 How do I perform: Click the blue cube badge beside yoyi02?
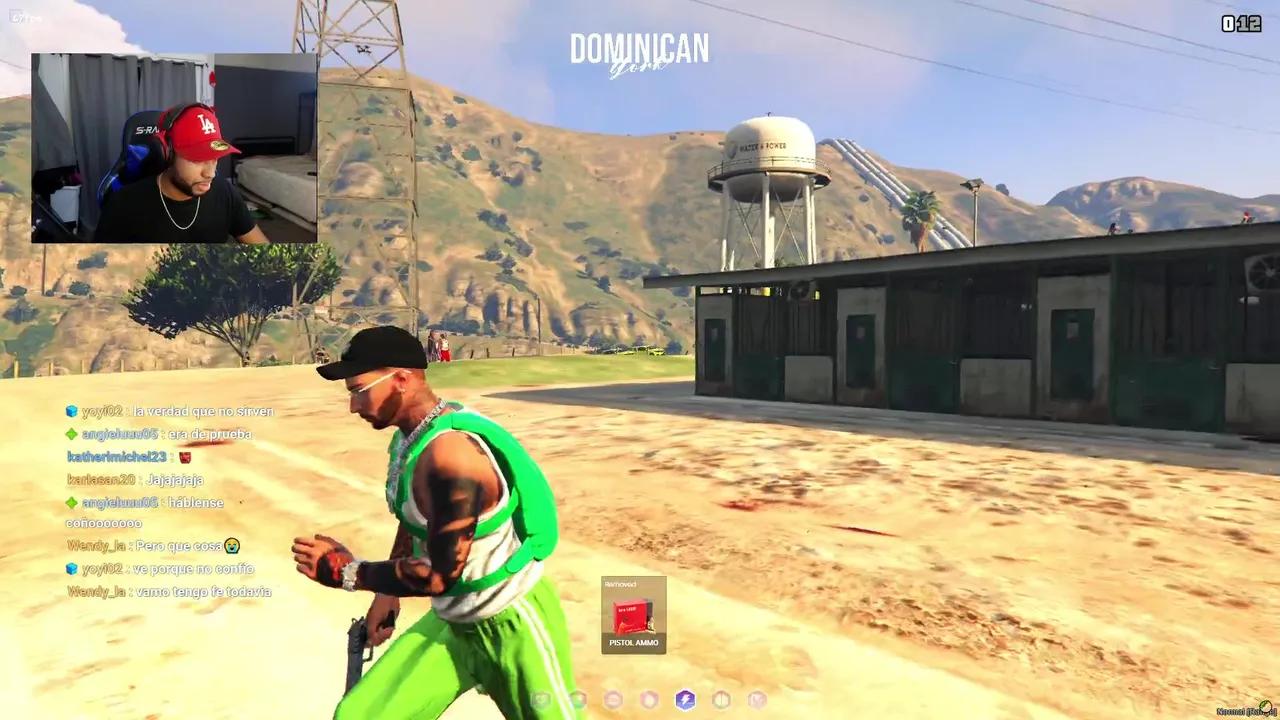coord(71,411)
